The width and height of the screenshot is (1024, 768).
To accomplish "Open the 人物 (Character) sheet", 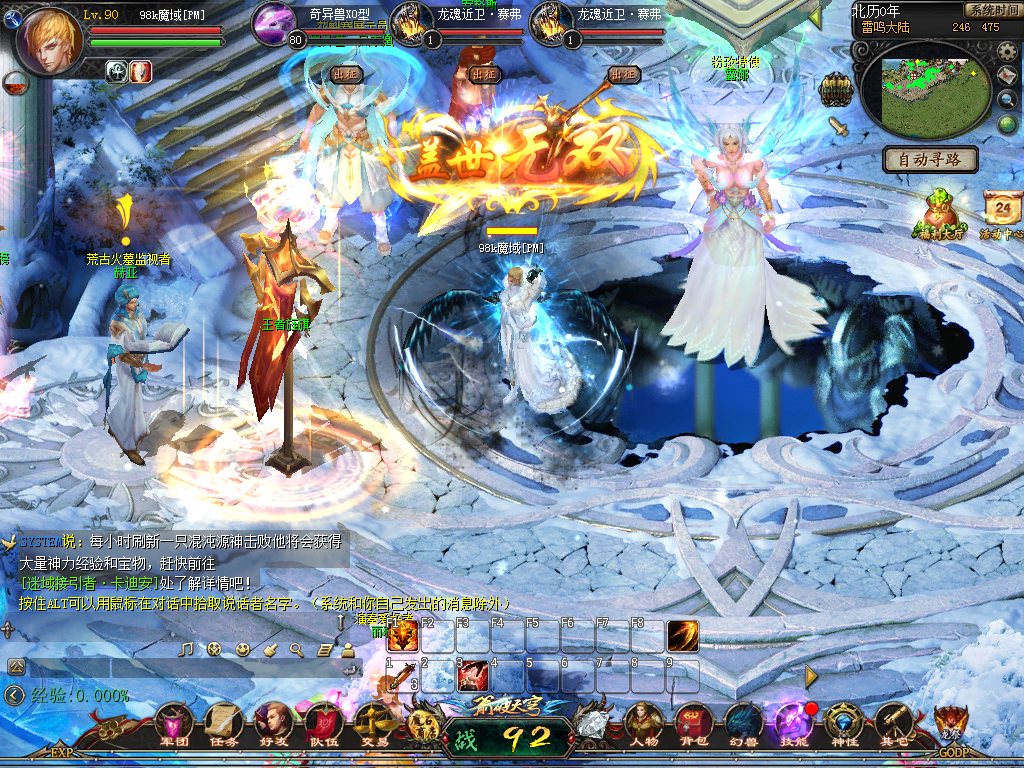I will pos(645,722).
